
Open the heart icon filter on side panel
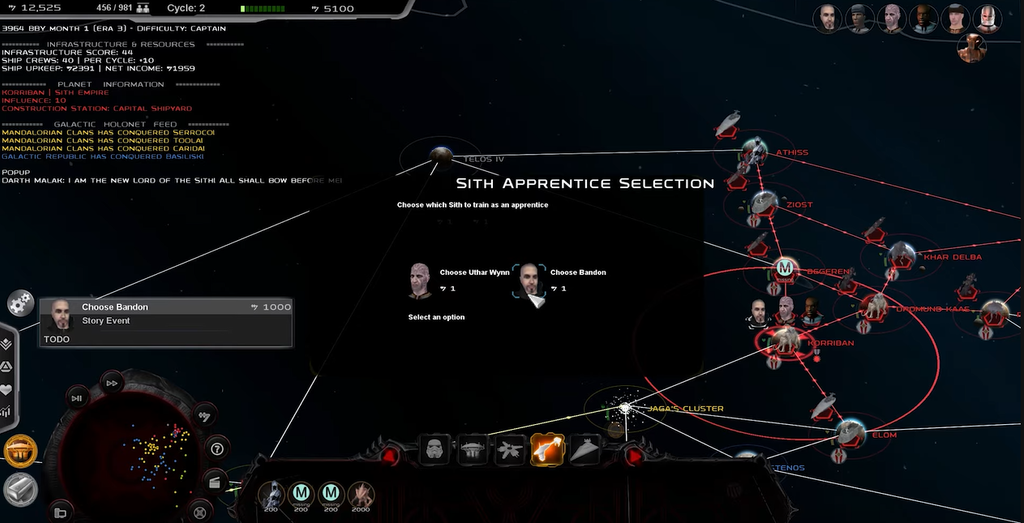(x=6, y=389)
